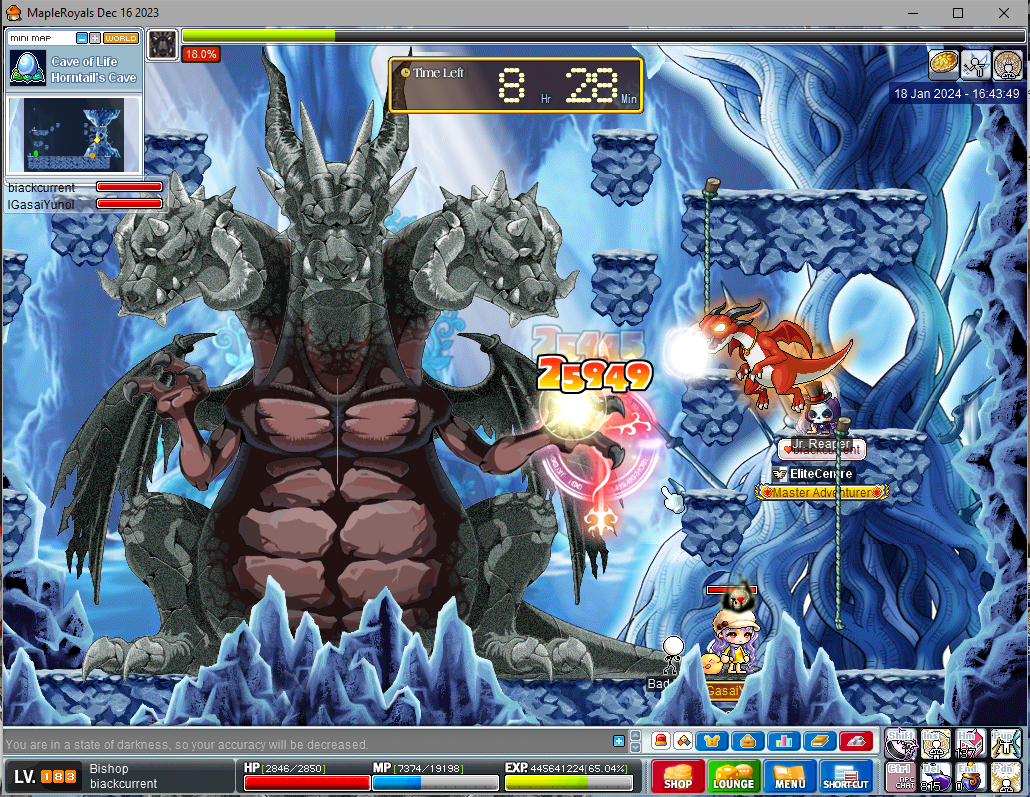
Task: Expand the chat log with the plus button
Action: pyautogui.click(x=619, y=741)
